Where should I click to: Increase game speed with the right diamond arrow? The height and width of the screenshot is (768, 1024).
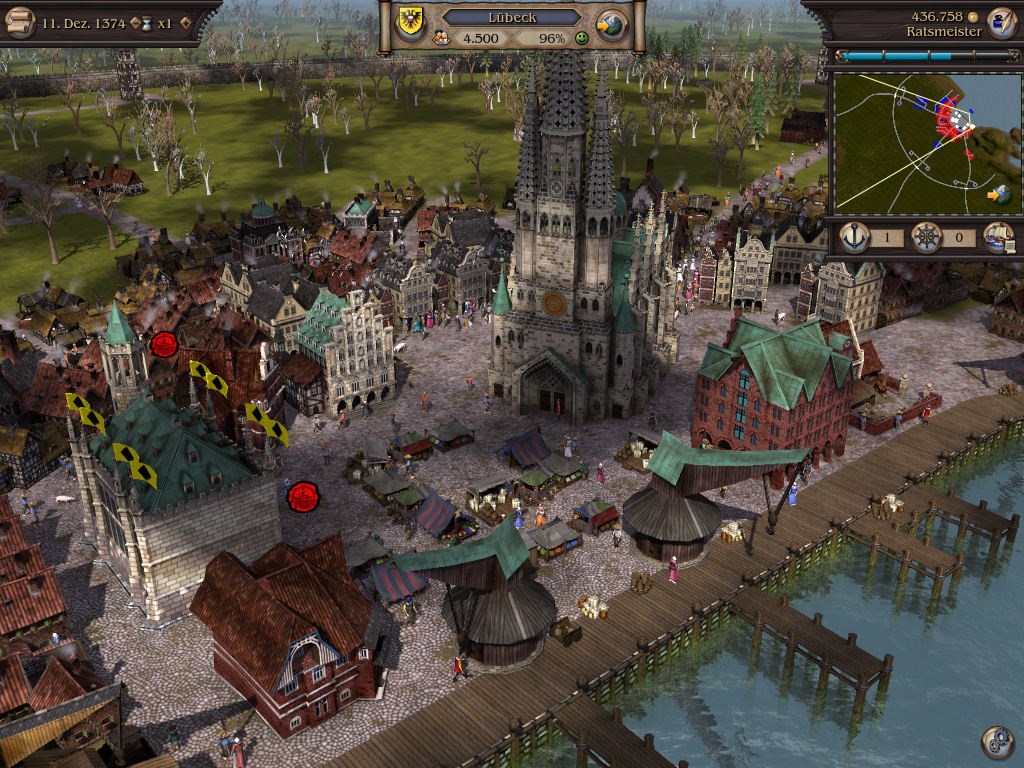click(x=185, y=23)
